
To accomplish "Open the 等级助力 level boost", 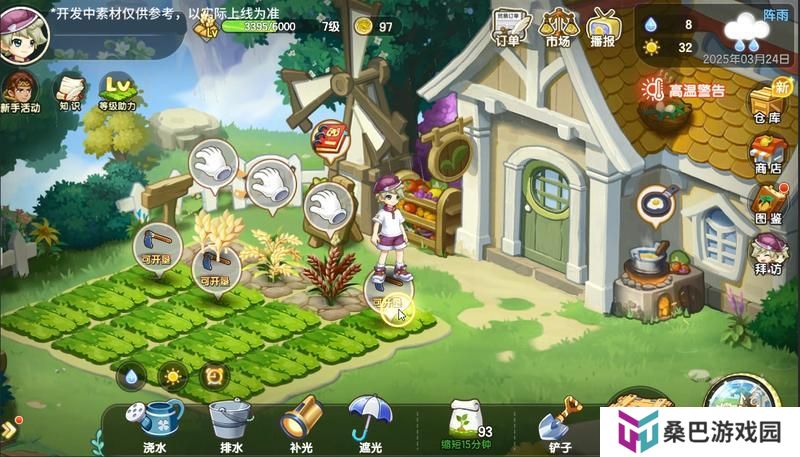I will [117, 88].
